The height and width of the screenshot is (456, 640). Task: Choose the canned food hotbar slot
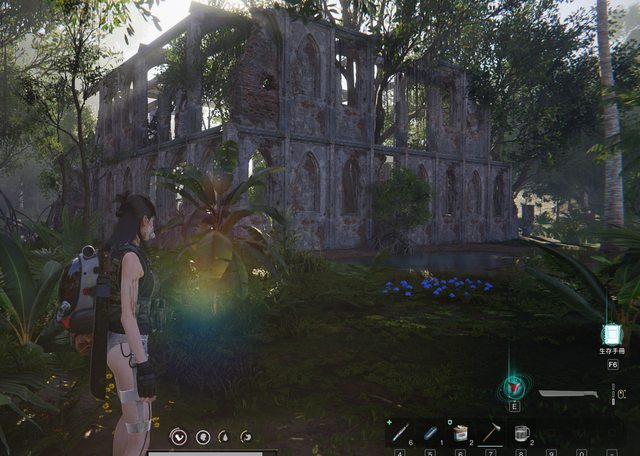tap(460, 434)
